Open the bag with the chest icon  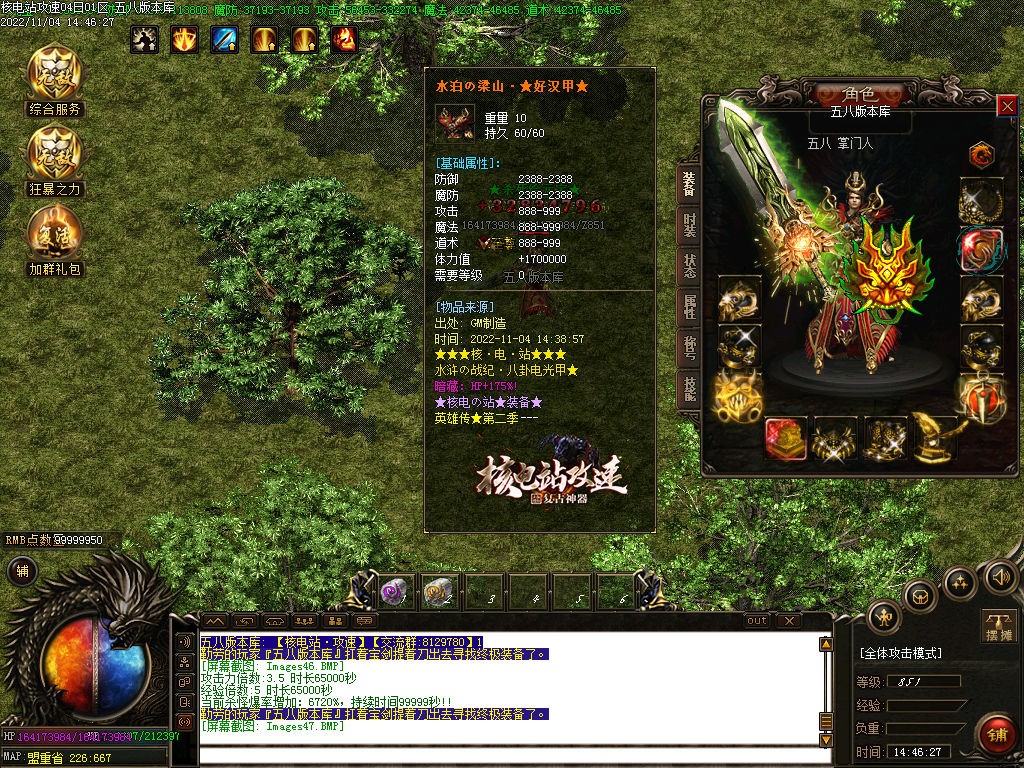pyautogui.click(x=920, y=597)
